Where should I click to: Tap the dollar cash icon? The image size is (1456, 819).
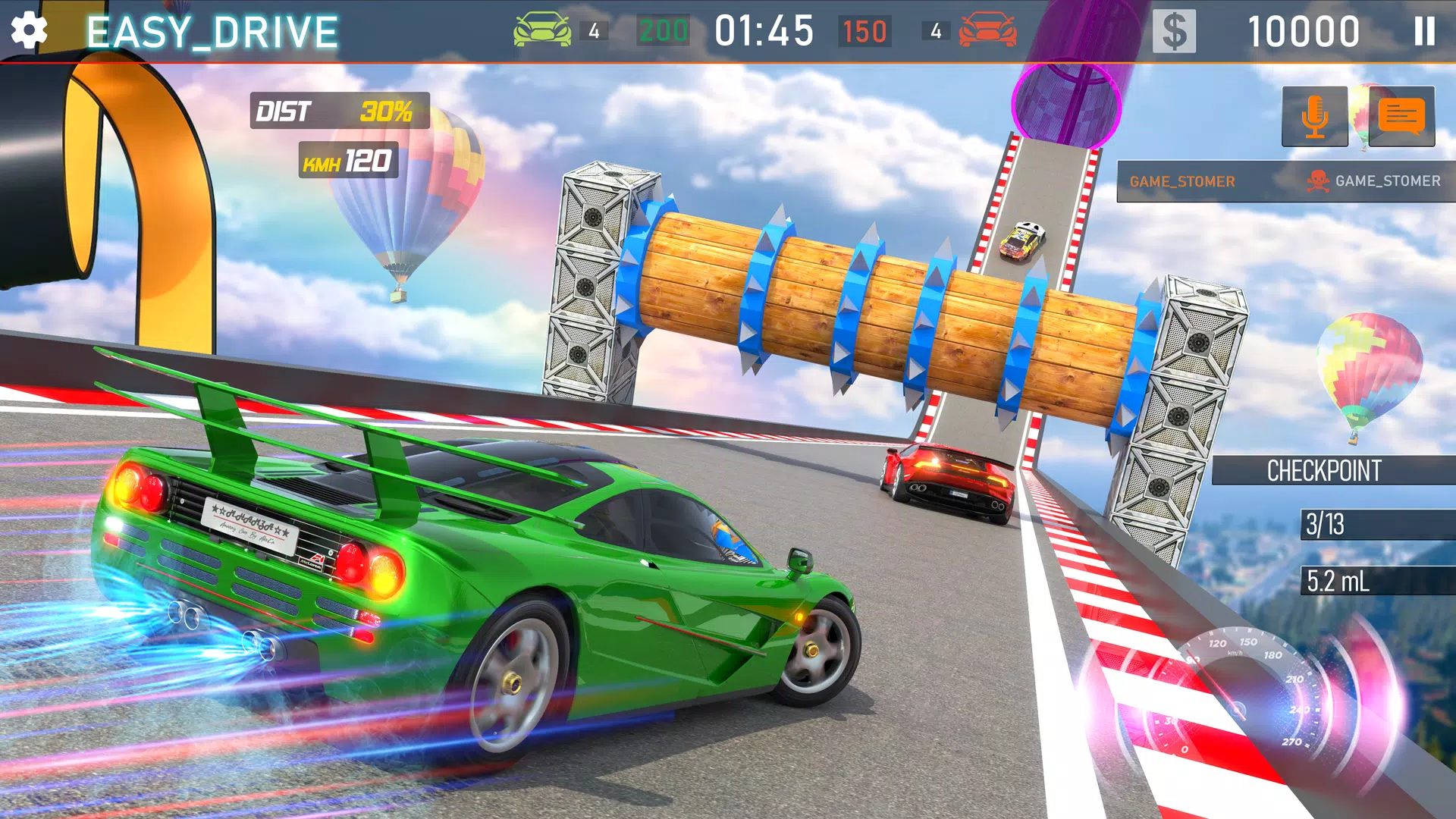coord(1174,32)
